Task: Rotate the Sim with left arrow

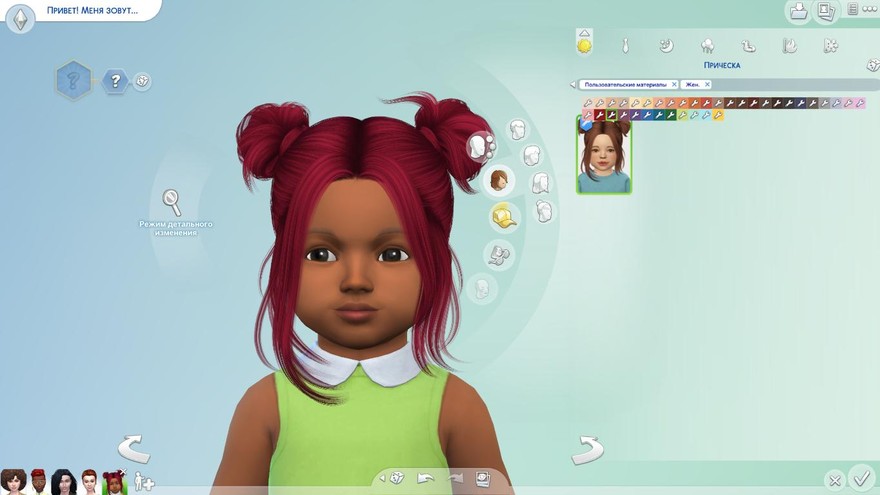Action: (134, 449)
